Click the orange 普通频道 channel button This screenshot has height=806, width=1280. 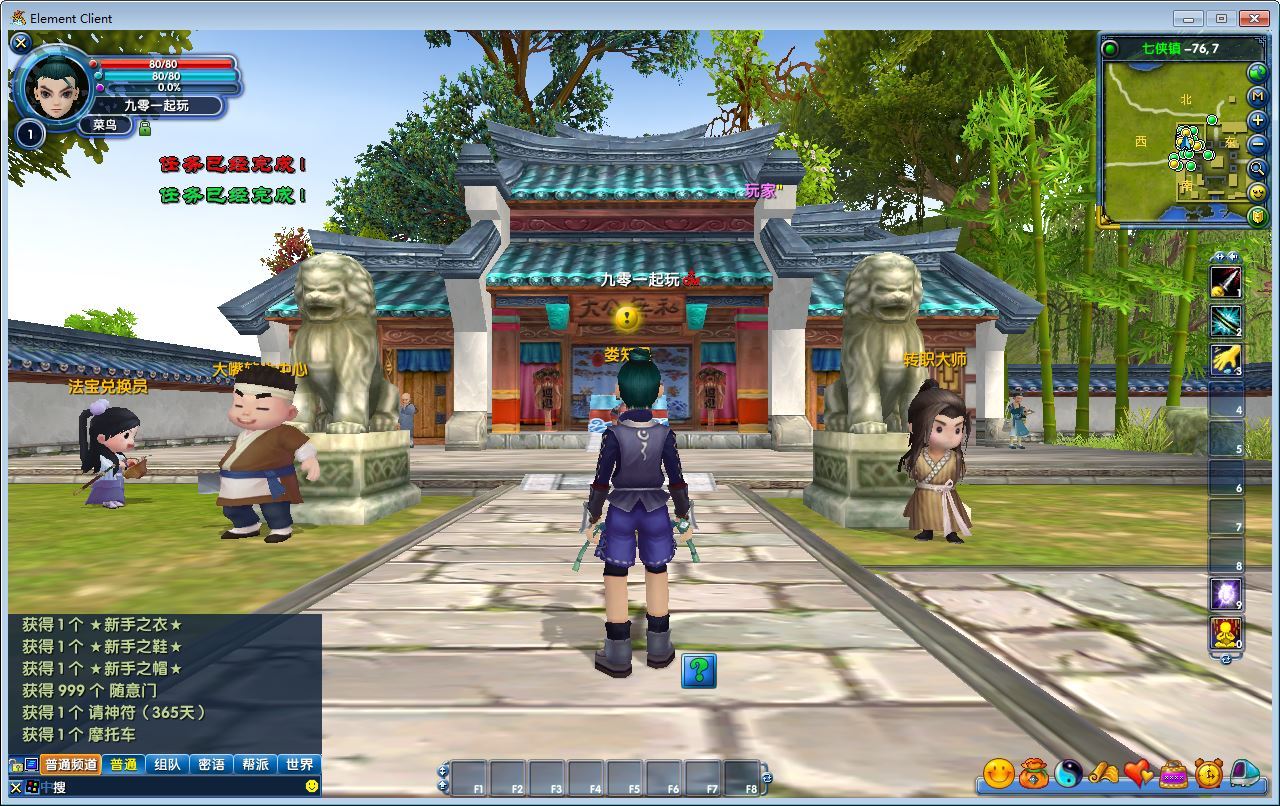(x=70, y=765)
